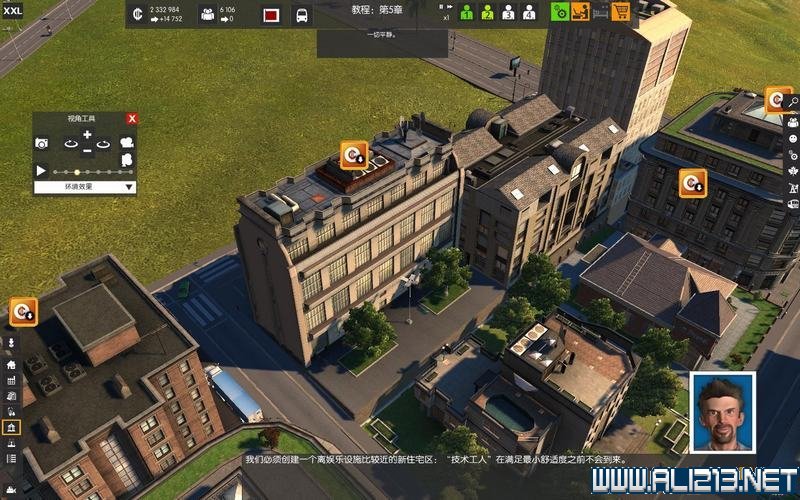
Task: Take a screenshot with the camera icon
Action: [42, 144]
